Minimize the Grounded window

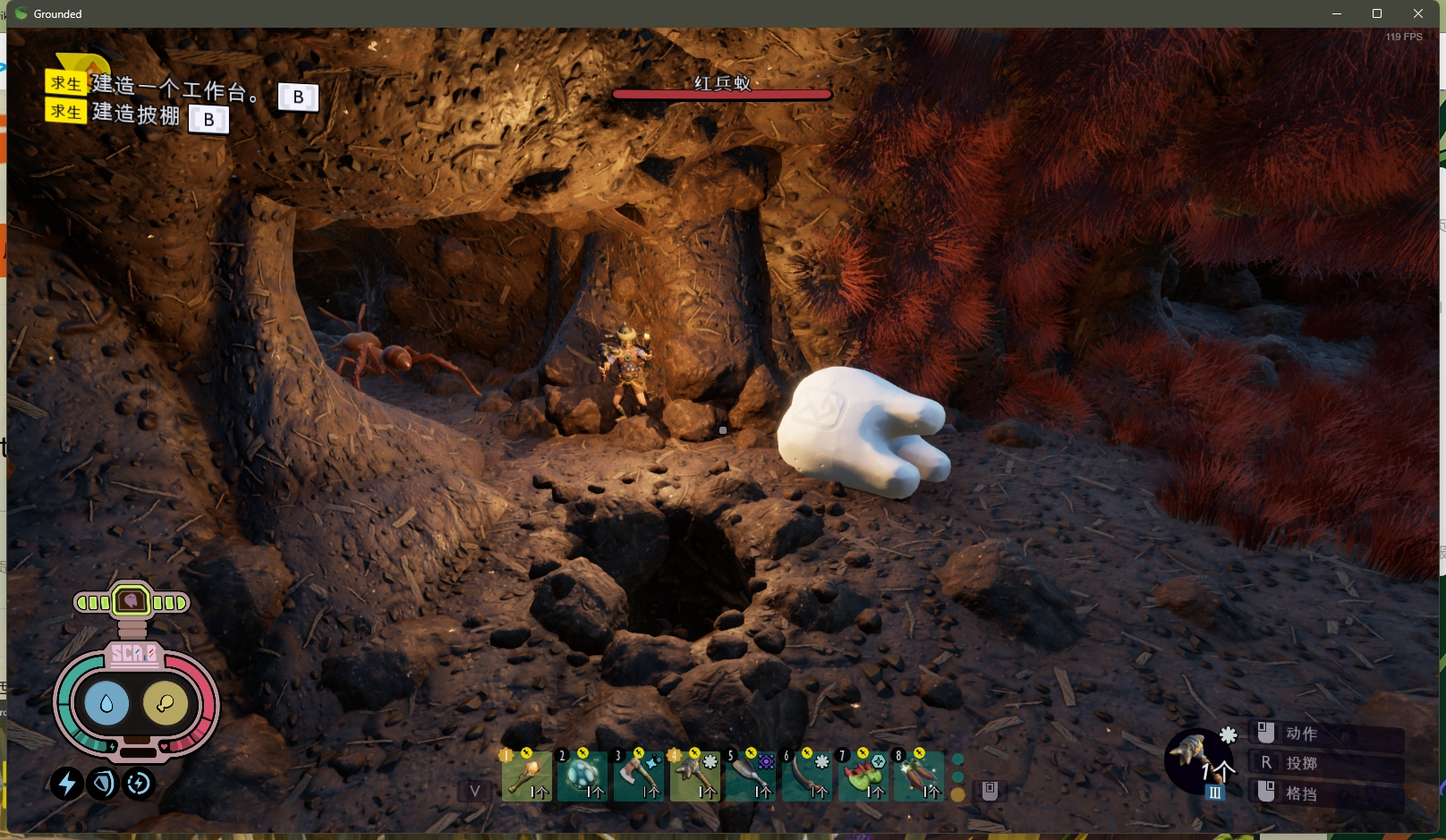click(x=1337, y=13)
